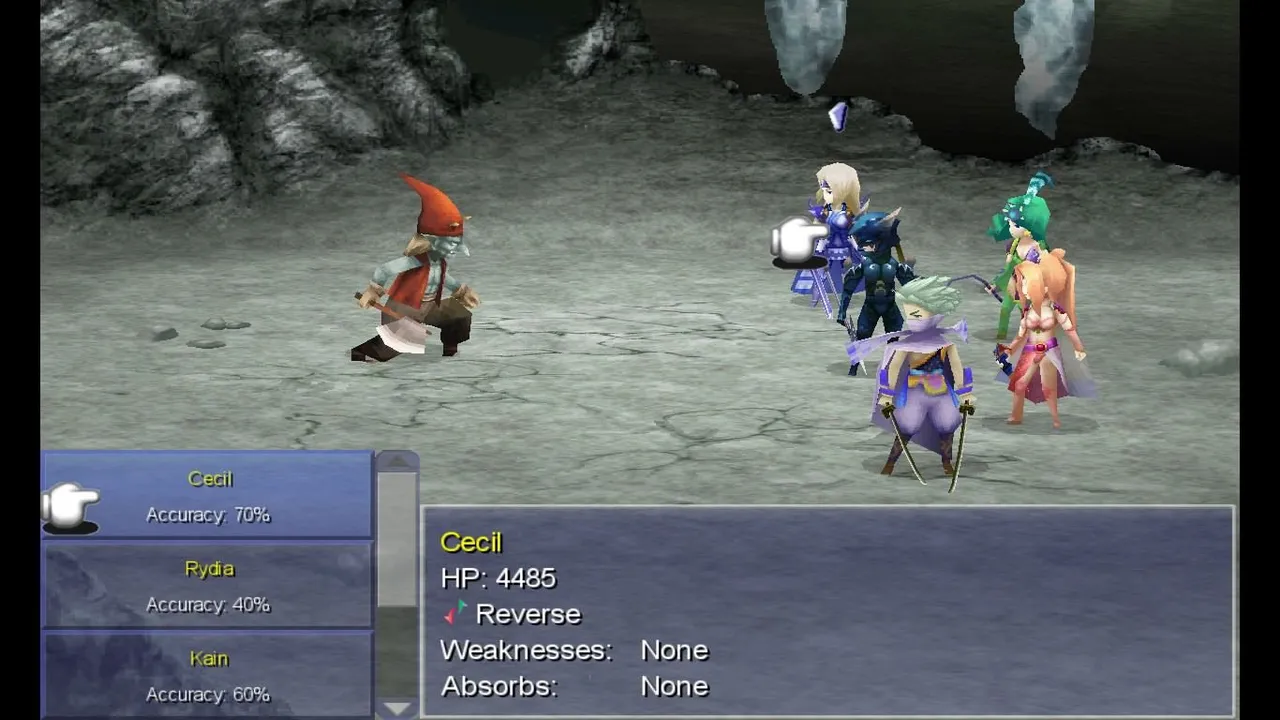The image size is (1280, 720).
Task: Choose Rydia as the target
Action: [208, 585]
